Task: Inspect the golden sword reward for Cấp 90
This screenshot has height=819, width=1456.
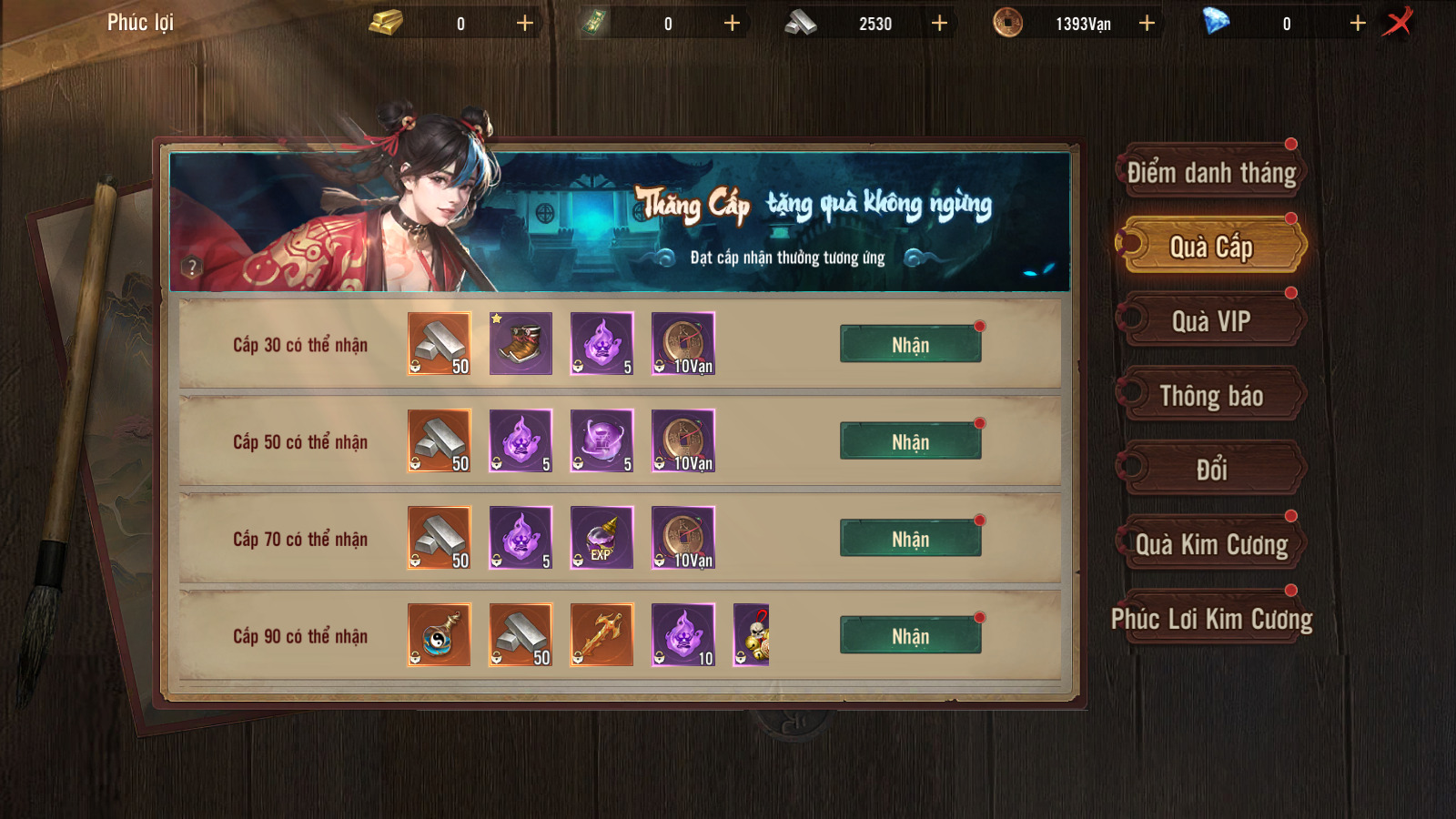Action: [602, 635]
